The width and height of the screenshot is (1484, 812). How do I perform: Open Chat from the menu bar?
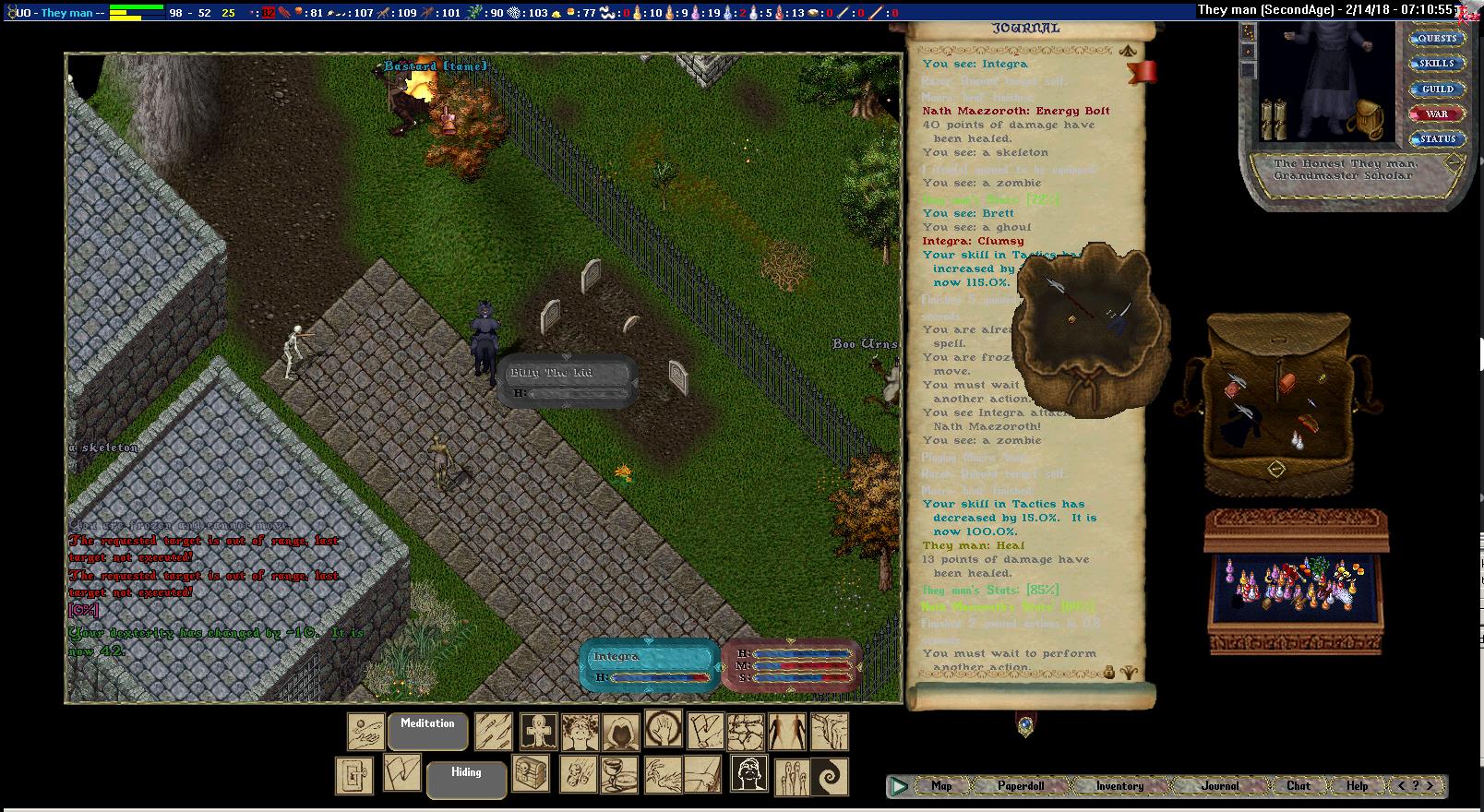coord(1298,786)
